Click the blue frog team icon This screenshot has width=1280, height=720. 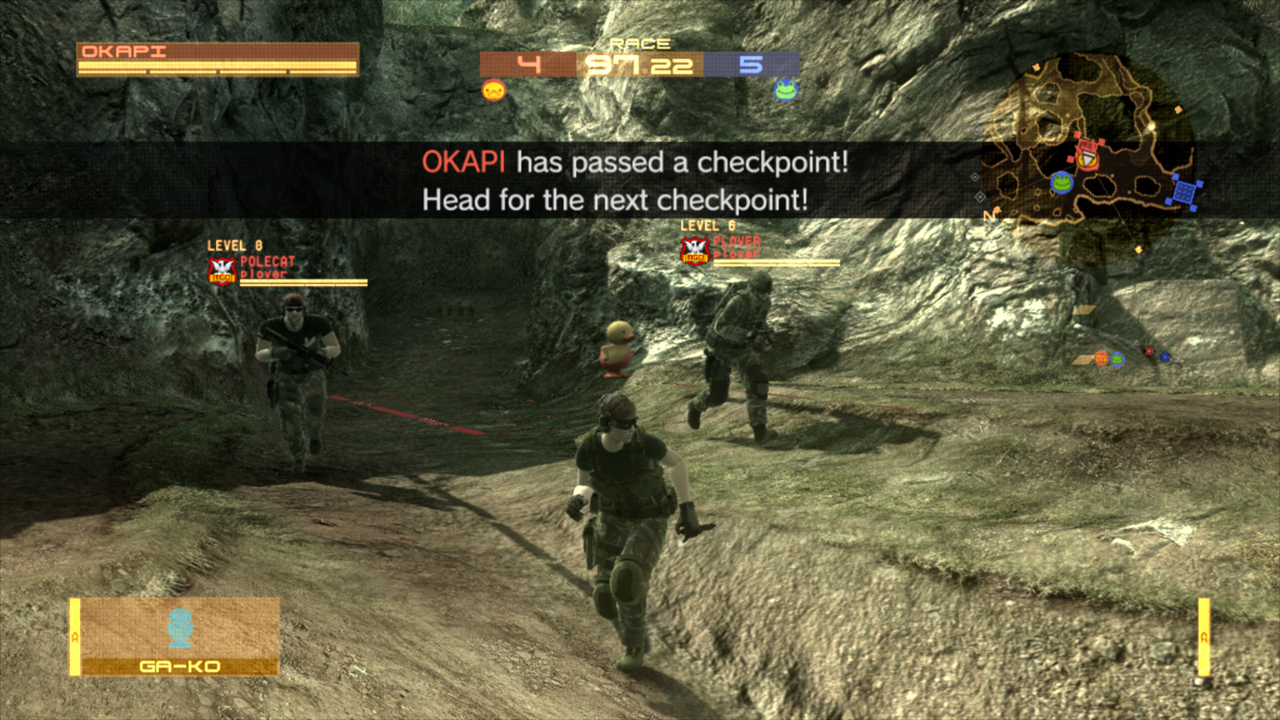click(x=786, y=90)
